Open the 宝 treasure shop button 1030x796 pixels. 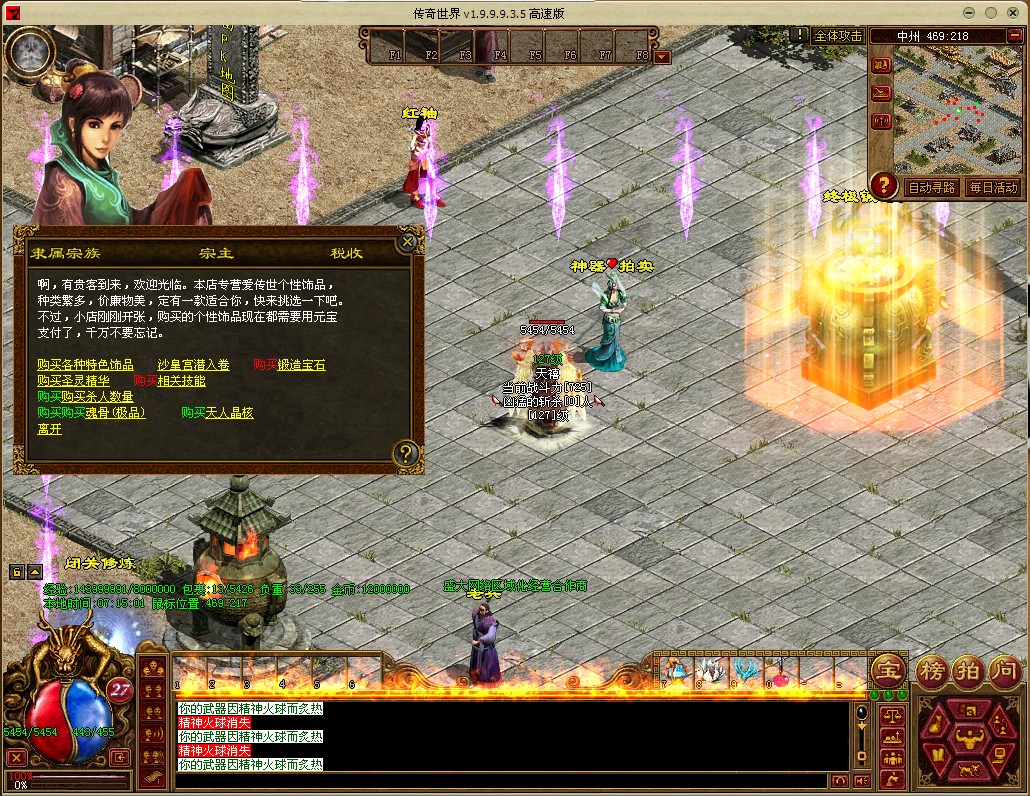tap(888, 669)
